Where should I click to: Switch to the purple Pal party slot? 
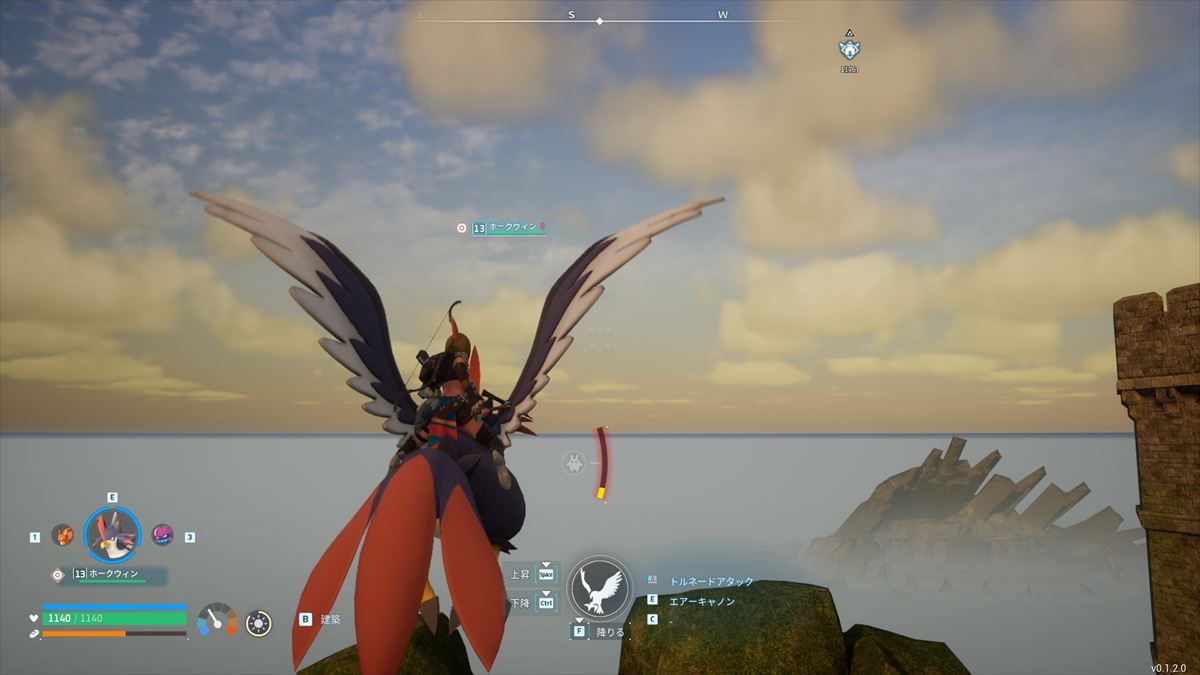point(161,535)
